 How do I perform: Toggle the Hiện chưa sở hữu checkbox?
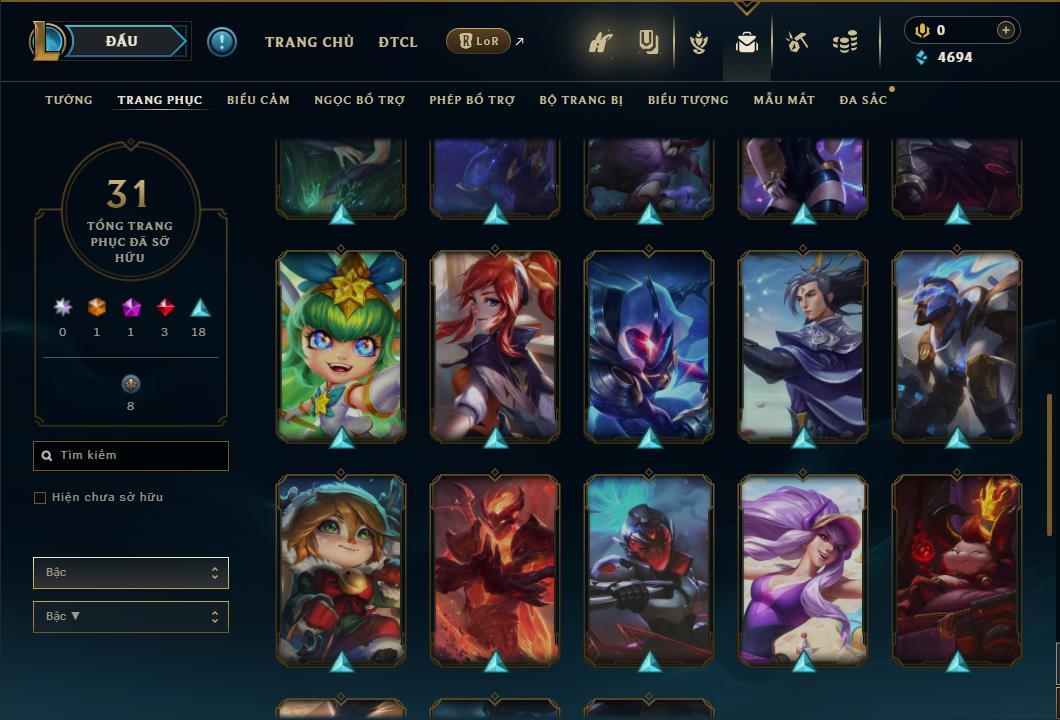tap(40, 498)
